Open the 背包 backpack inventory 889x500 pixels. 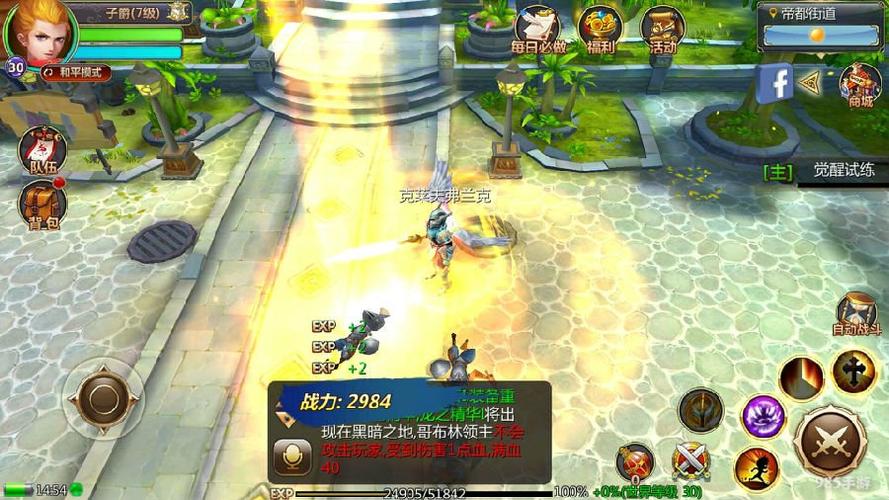pos(40,205)
